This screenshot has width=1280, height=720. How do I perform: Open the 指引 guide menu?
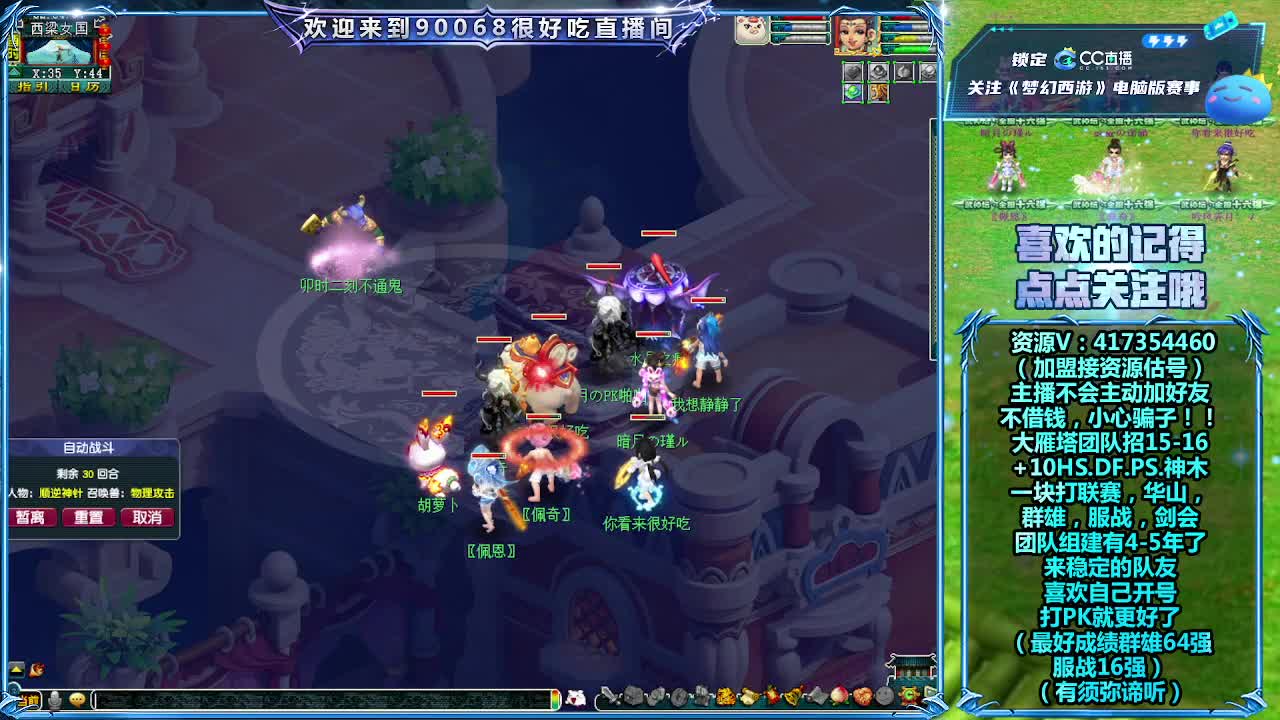[x=34, y=86]
